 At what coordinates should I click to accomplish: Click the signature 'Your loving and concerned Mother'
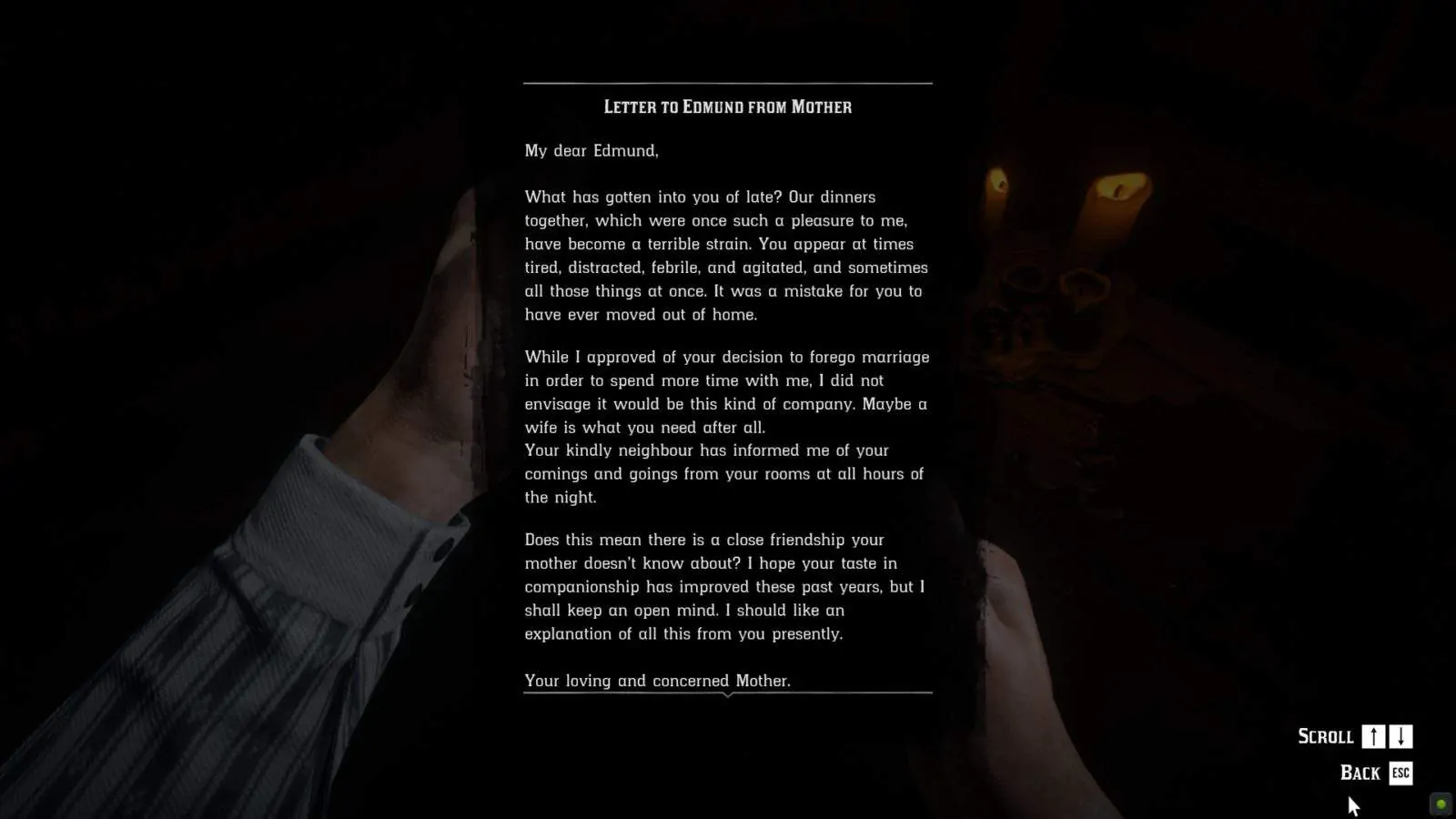[x=657, y=681]
